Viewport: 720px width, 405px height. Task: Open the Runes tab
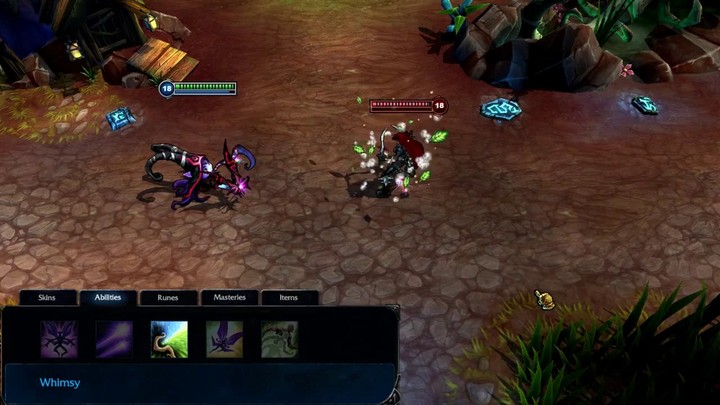[x=168, y=297]
